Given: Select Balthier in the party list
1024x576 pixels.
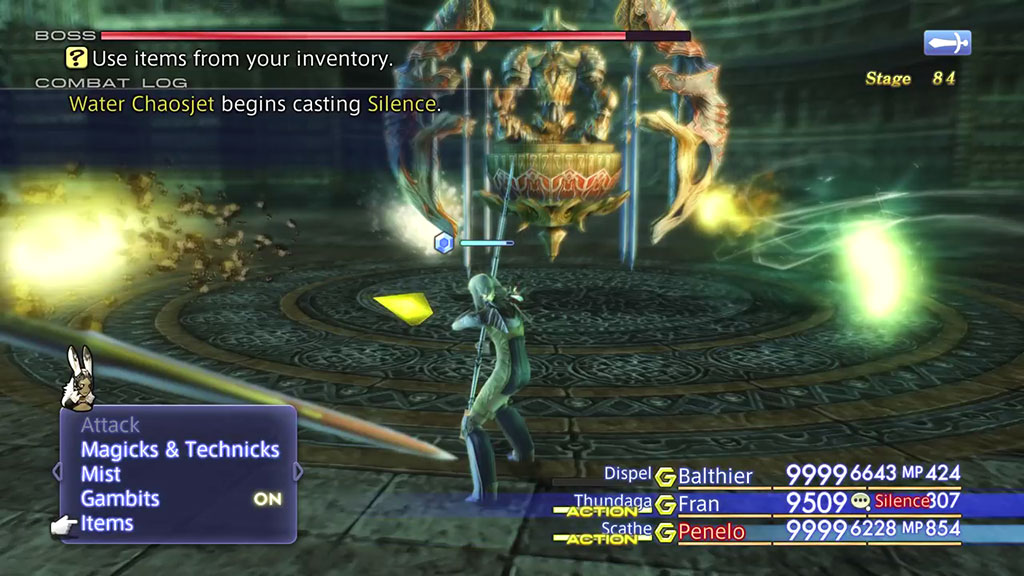Looking at the screenshot, I should pos(715,476).
